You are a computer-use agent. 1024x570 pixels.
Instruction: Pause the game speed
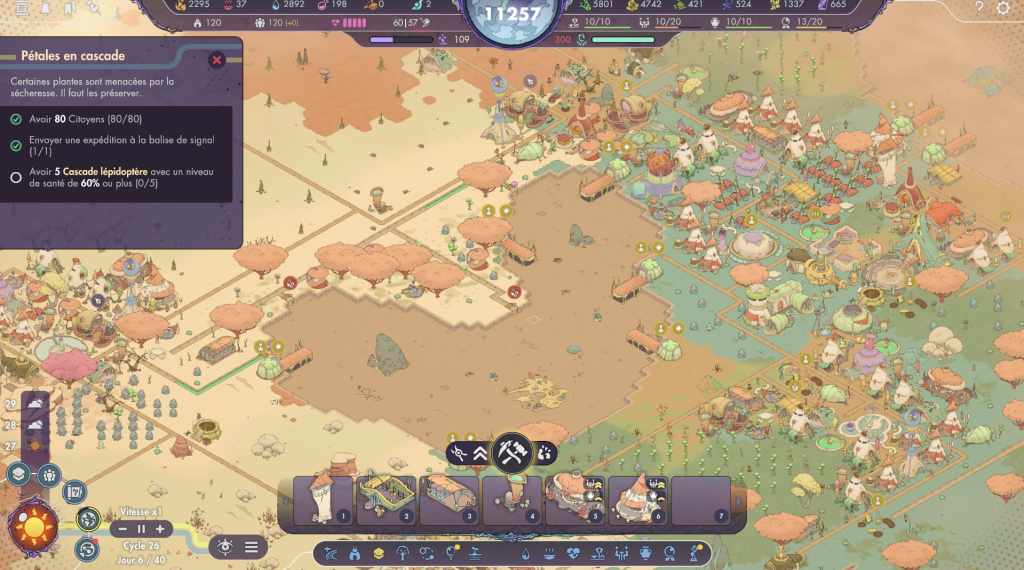click(141, 528)
